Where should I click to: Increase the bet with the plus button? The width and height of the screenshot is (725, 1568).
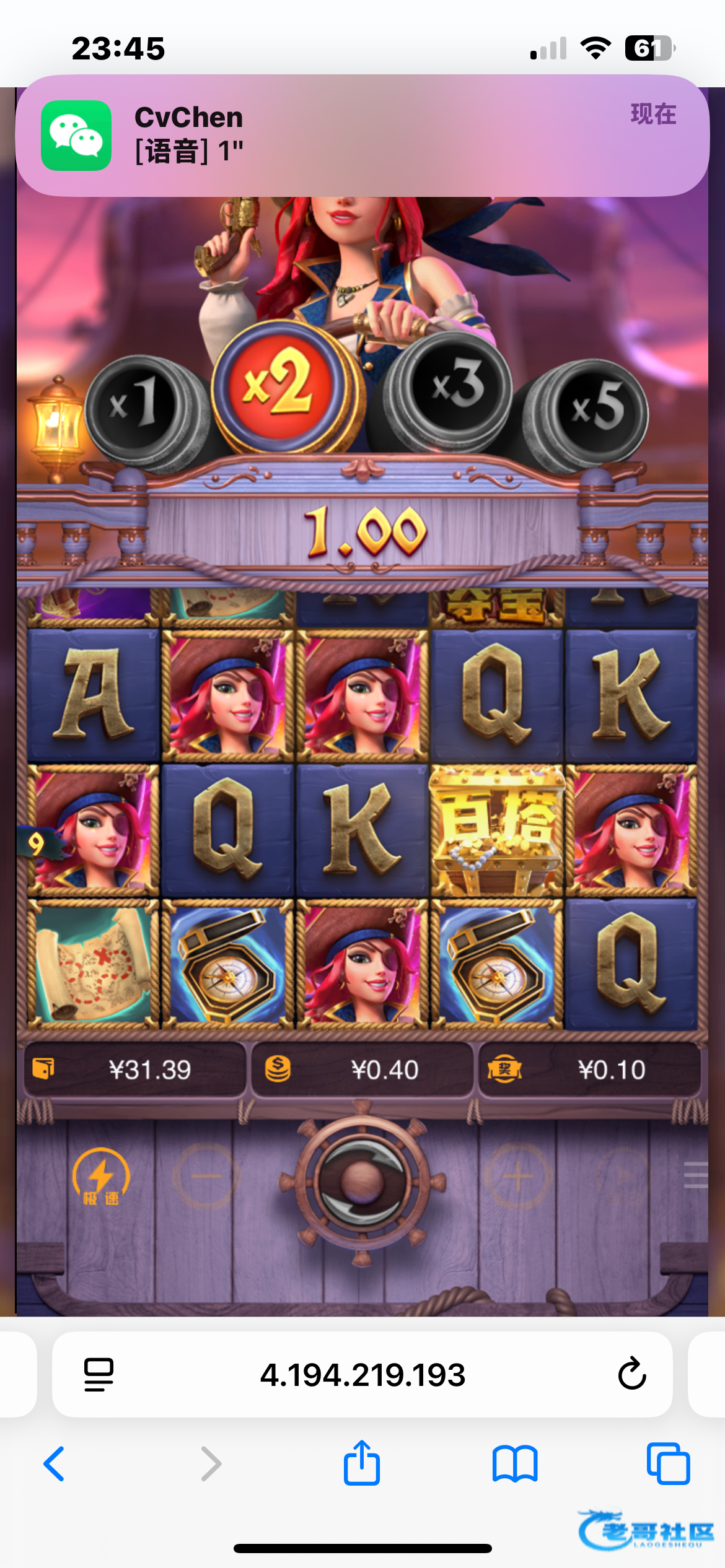click(518, 1176)
